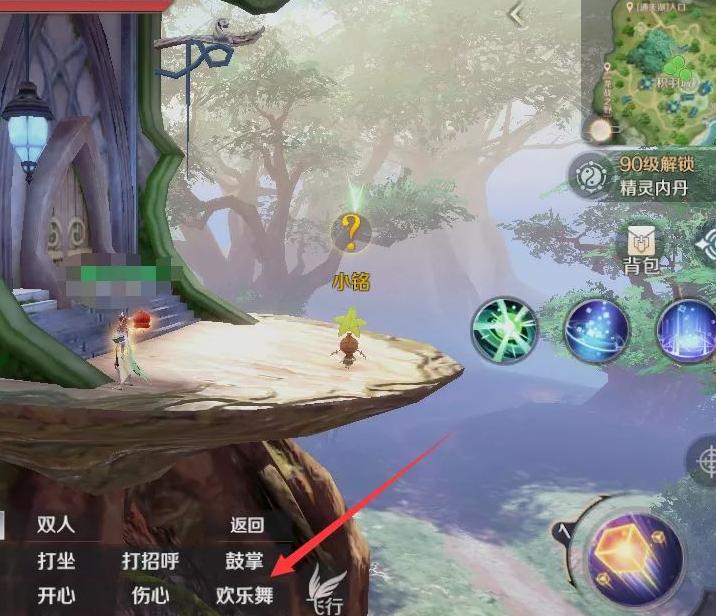
Task: Click 返回 to leave the emote menu
Action: tap(246, 525)
